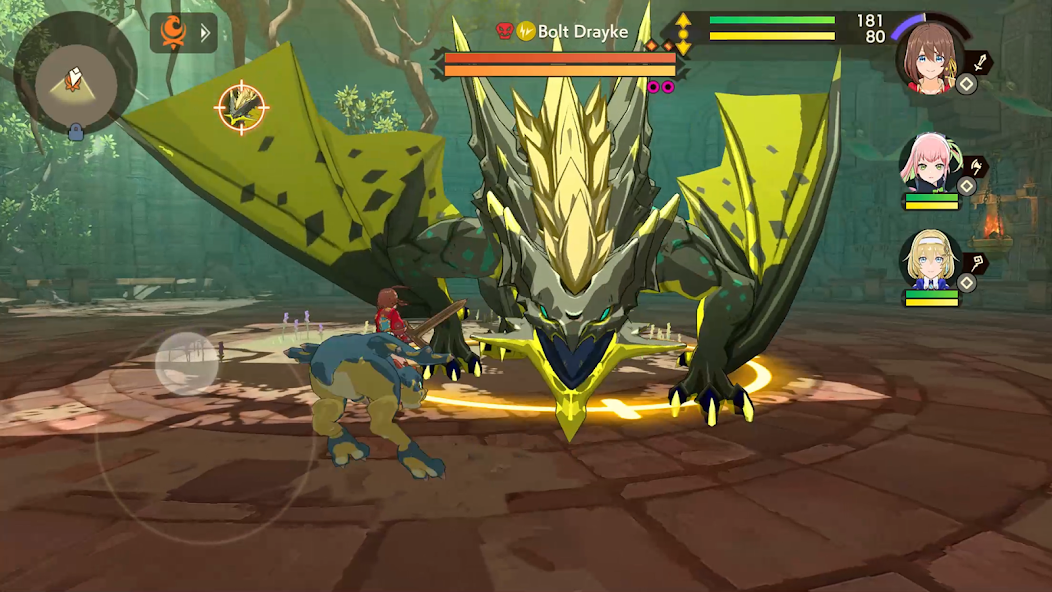Tap the axe weapon icon
Viewport: 1052px width, 592px height.
pyautogui.click(x=976, y=166)
